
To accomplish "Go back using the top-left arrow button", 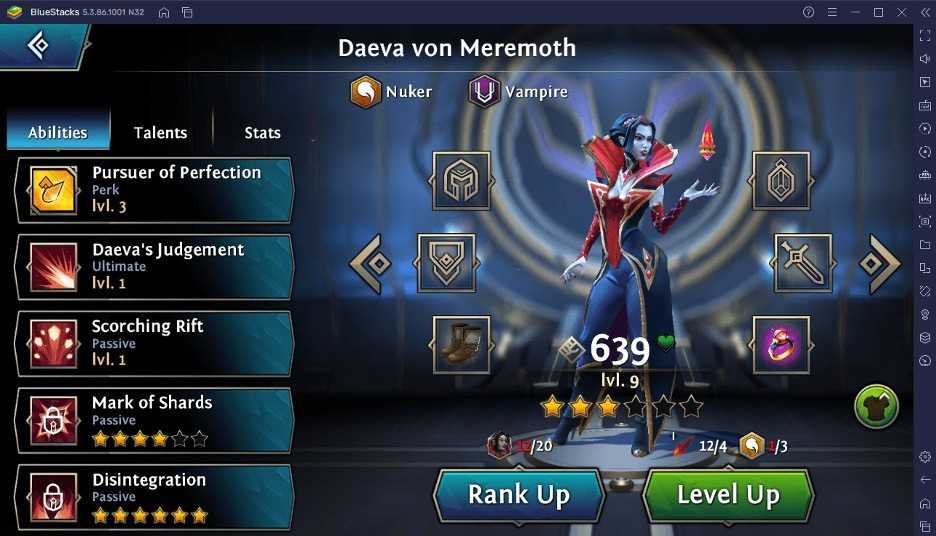I will pyautogui.click(x=40, y=45).
